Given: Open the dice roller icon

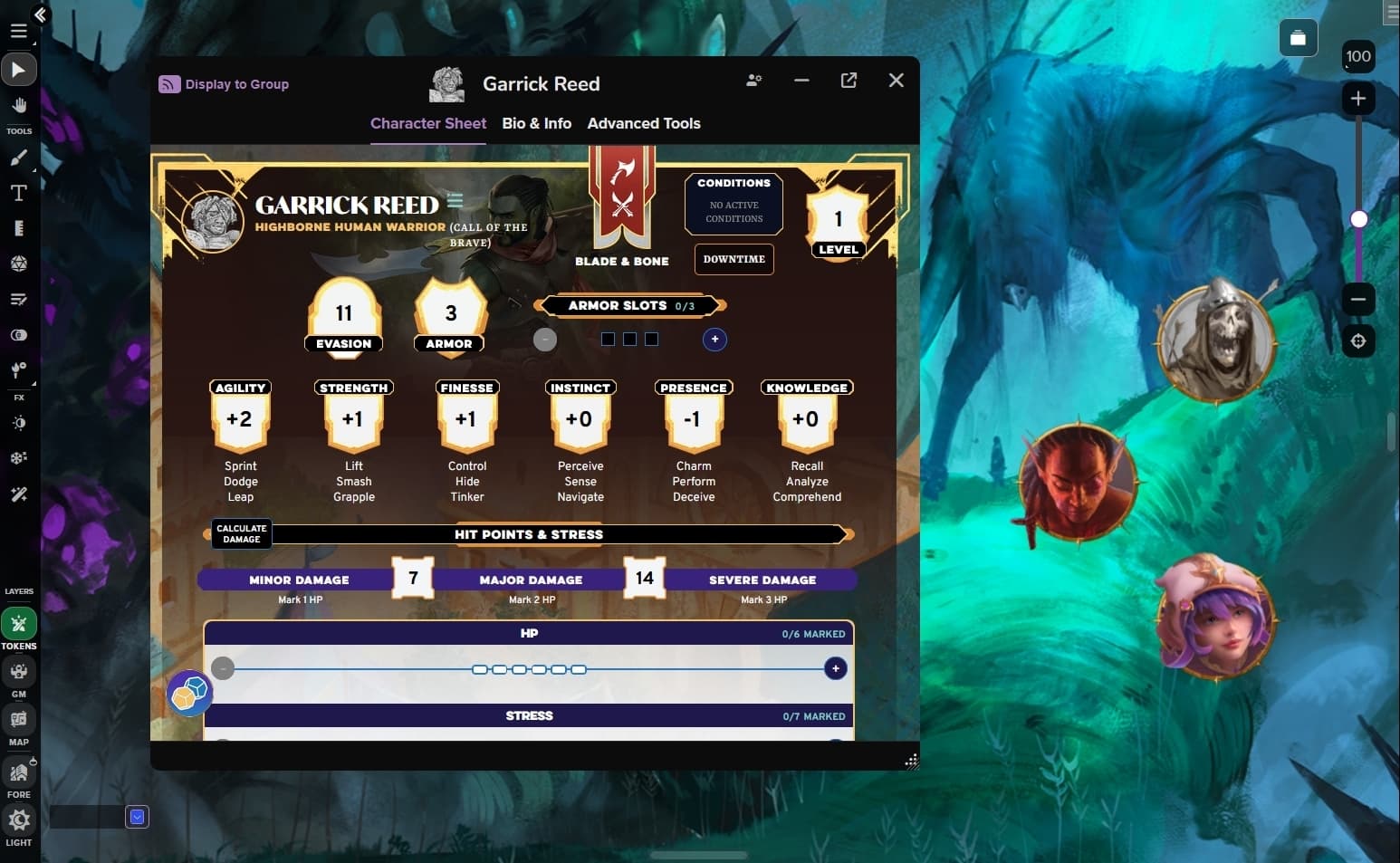Looking at the screenshot, I should click(189, 694).
